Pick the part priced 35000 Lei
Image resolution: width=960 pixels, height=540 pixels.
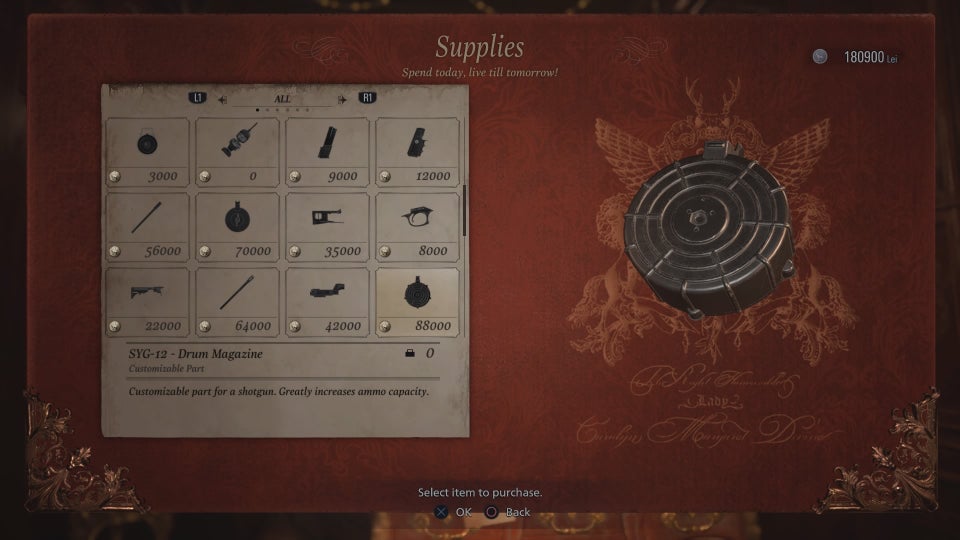(327, 226)
